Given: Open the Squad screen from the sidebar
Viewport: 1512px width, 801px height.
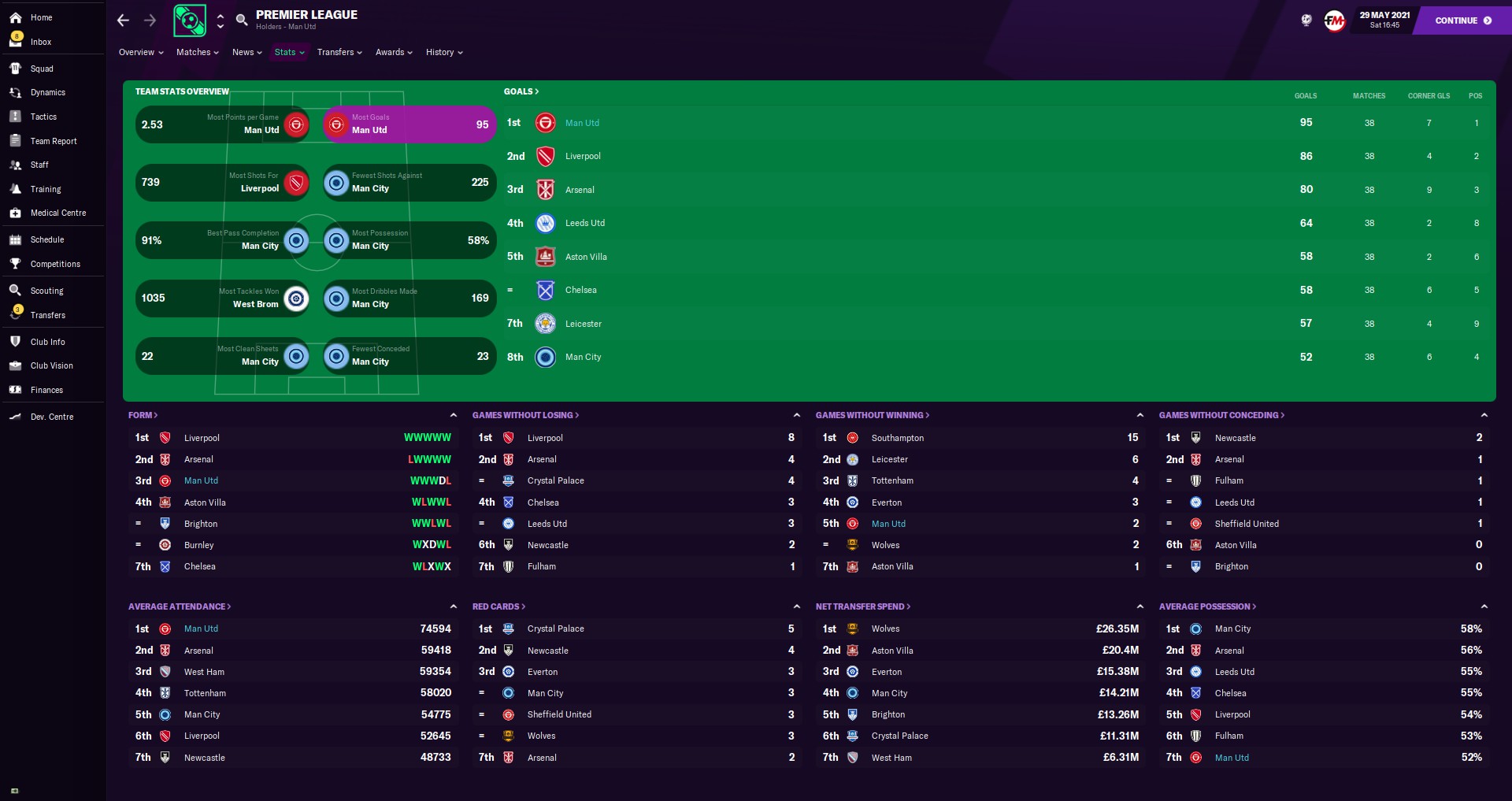Looking at the screenshot, I should pyautogui.click(x=42, y=69).
